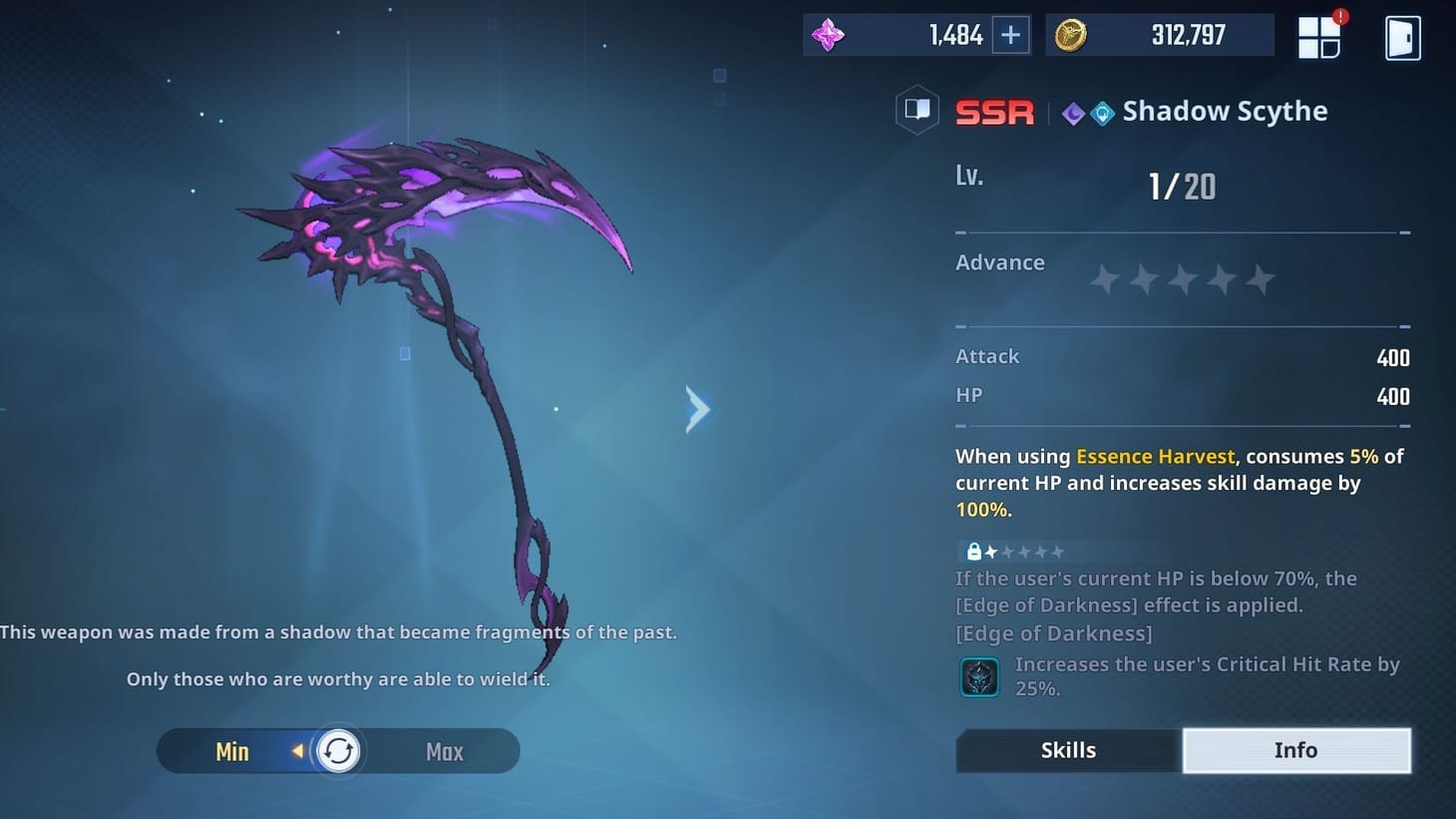Select the Max option
This screenshot has height=819, width=1456.
point(444,751)
